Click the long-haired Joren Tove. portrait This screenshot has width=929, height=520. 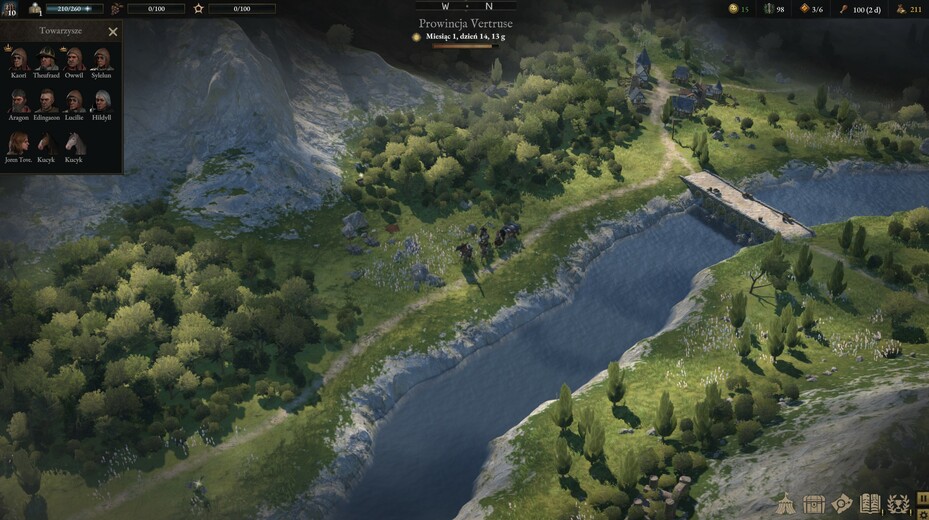click(x=19, y=143)
